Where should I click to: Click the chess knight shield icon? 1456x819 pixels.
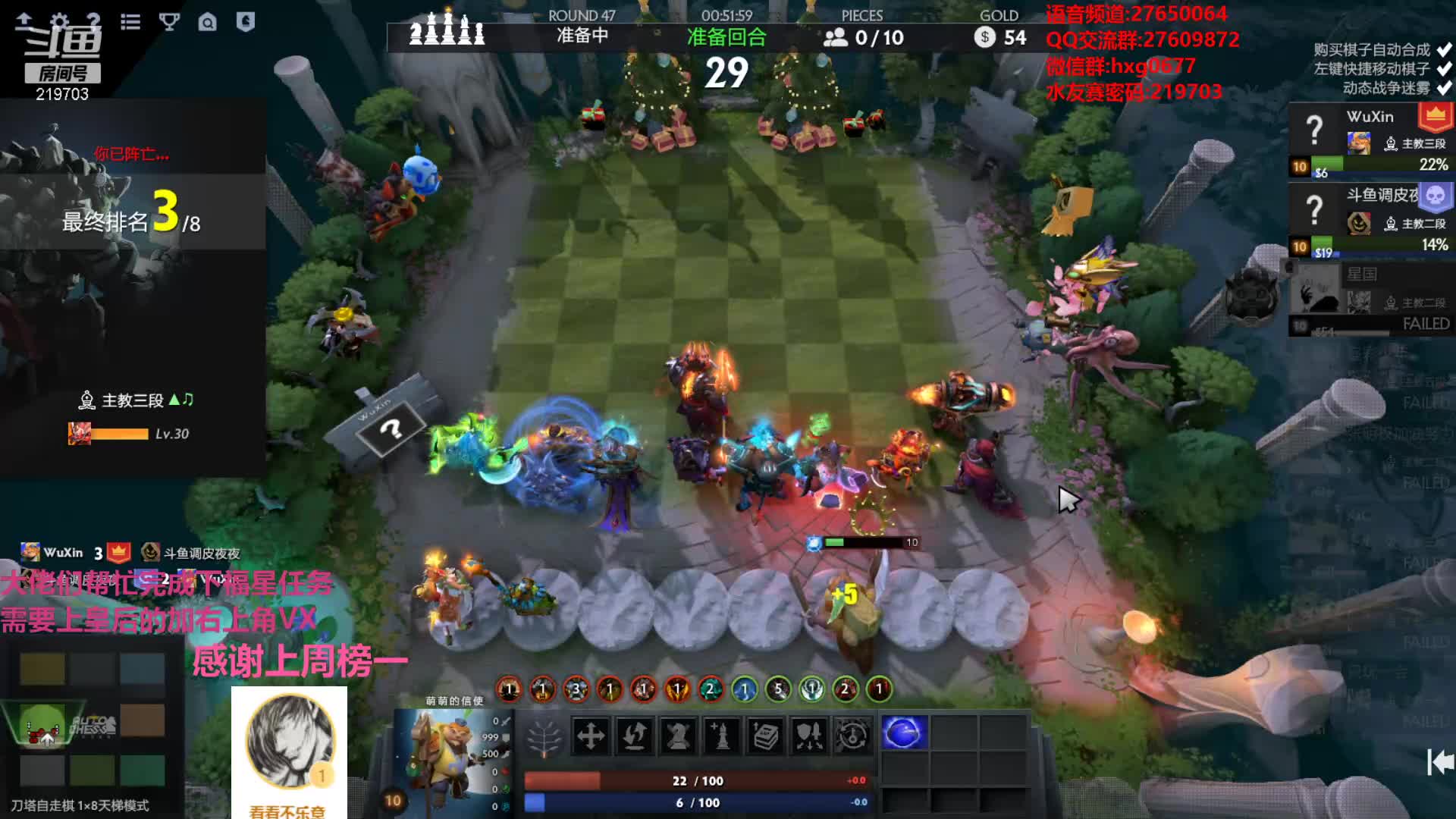[245, 21]
